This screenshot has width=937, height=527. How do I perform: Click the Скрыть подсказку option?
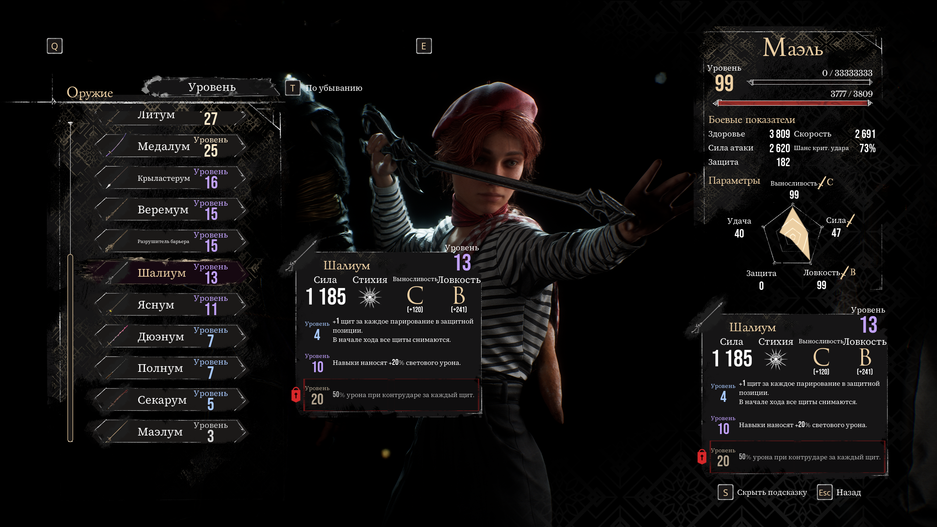click(770, 493)
